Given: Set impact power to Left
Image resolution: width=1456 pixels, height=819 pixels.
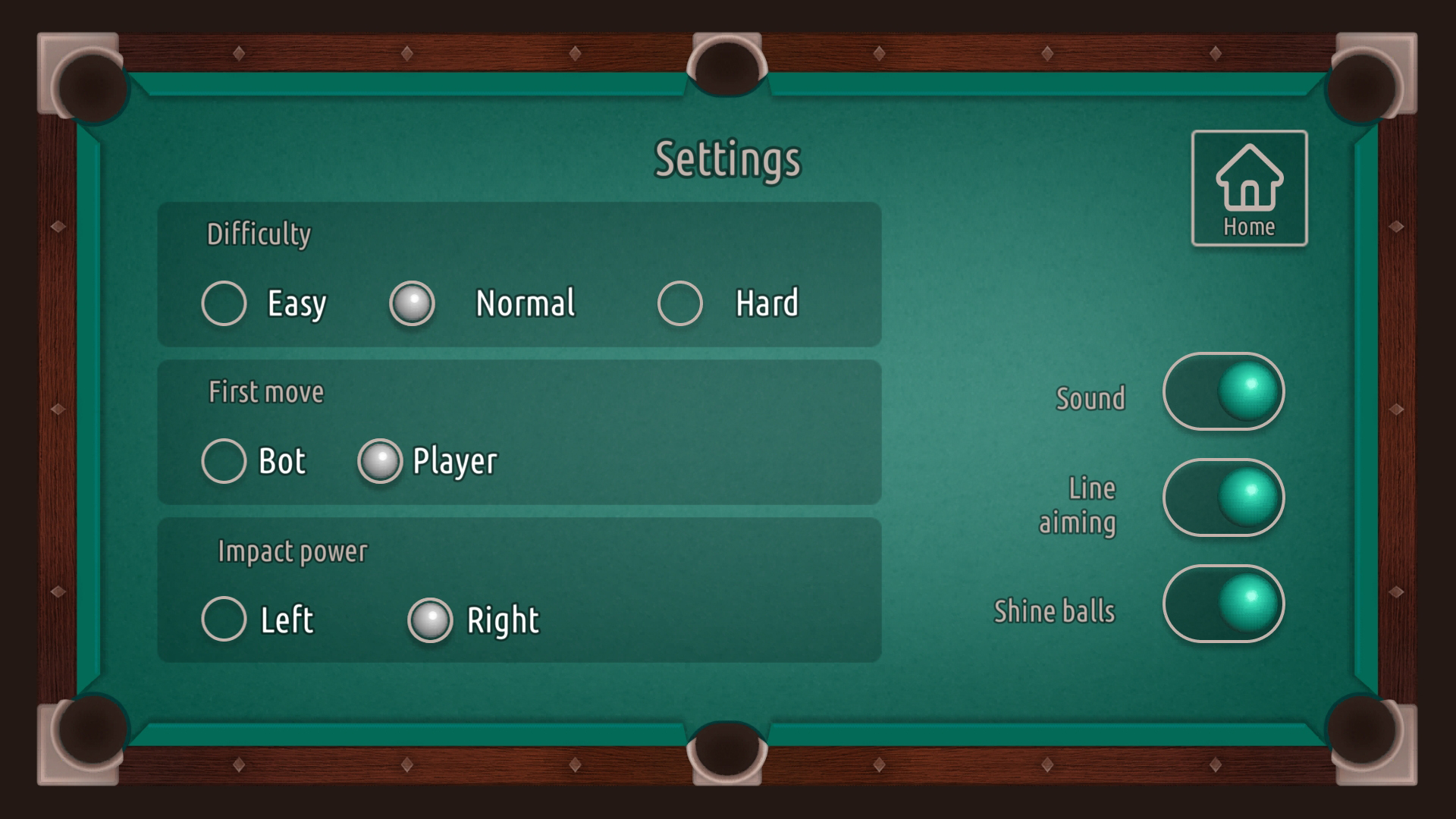Looking at the screenshot, I should point(224,620).
